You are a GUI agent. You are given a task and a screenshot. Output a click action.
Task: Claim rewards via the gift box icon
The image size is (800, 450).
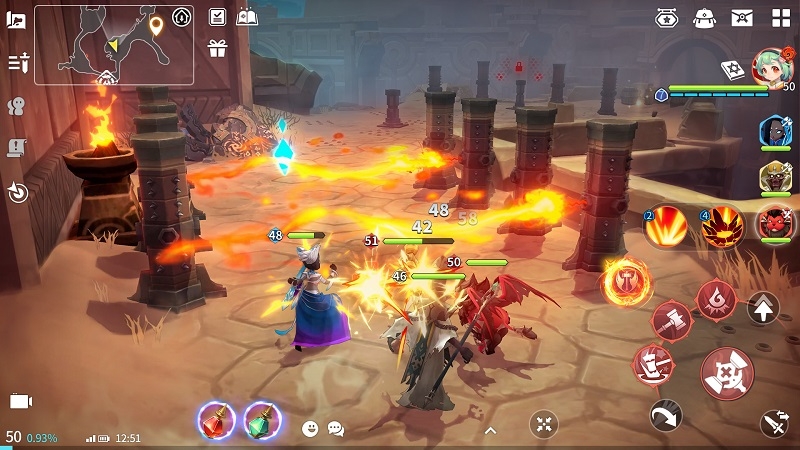click(217, 48)
